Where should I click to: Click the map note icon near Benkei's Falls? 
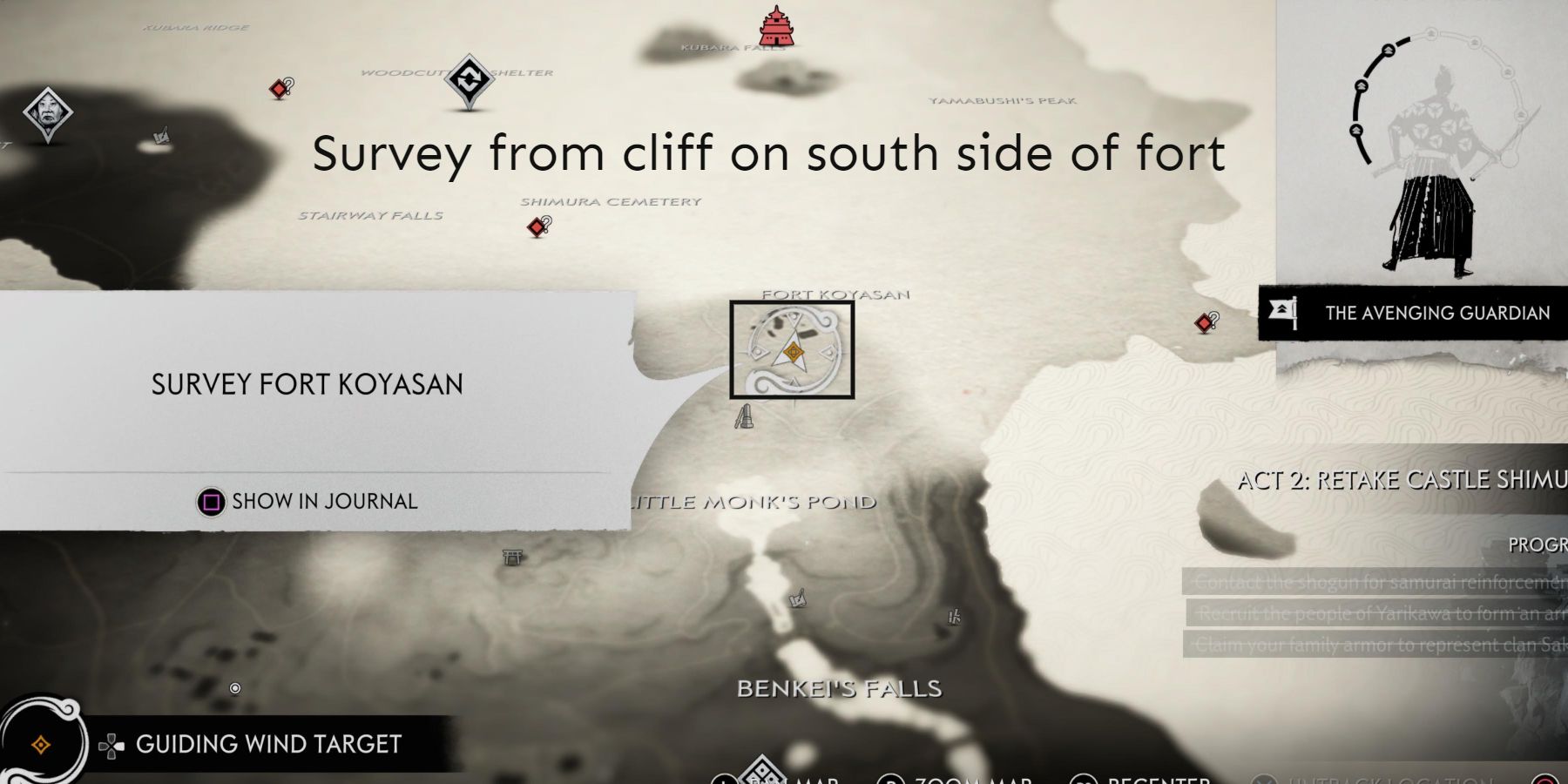[x=797, y=601]
